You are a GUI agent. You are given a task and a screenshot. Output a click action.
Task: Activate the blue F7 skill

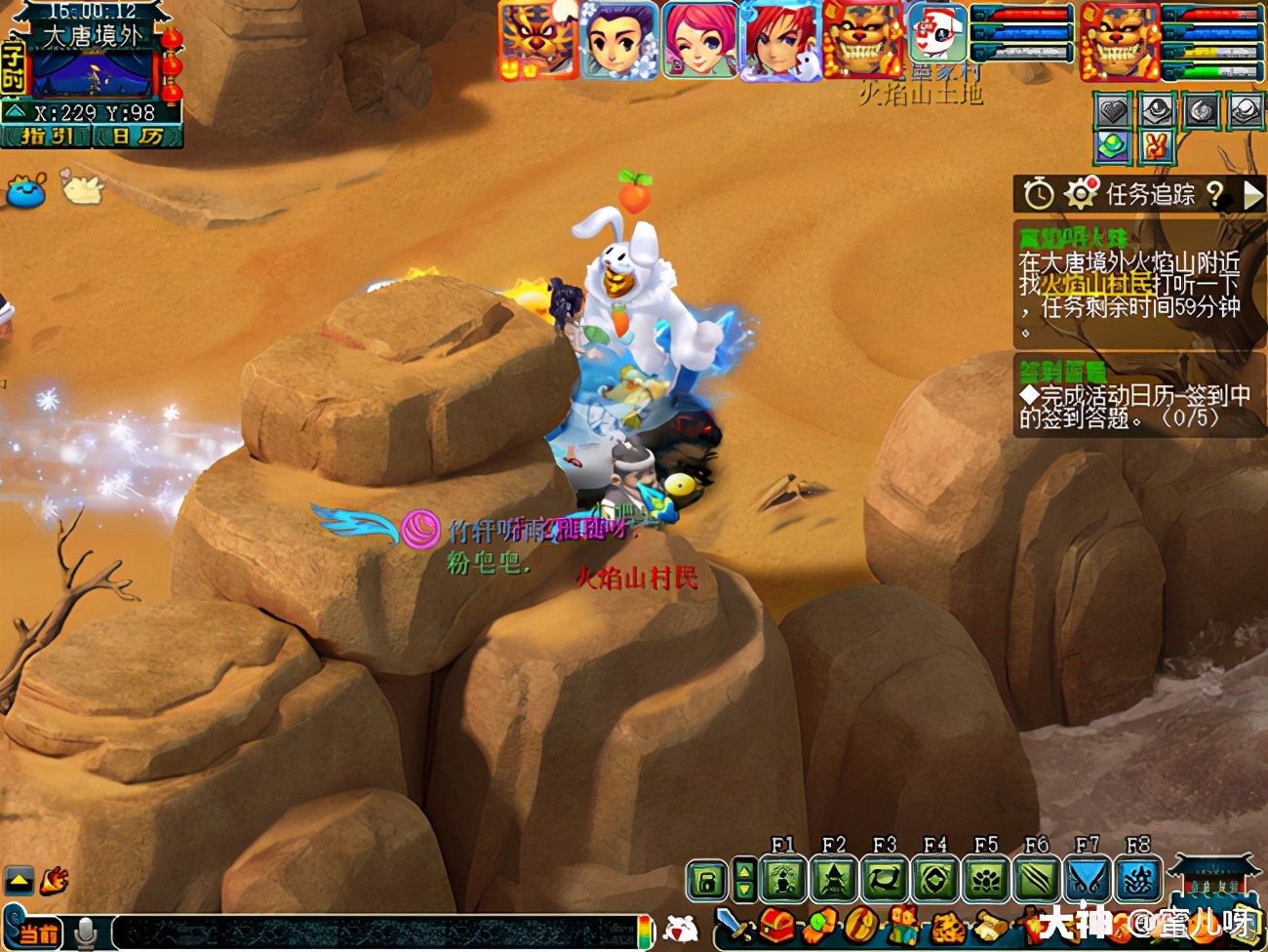tap(1088, 880)
